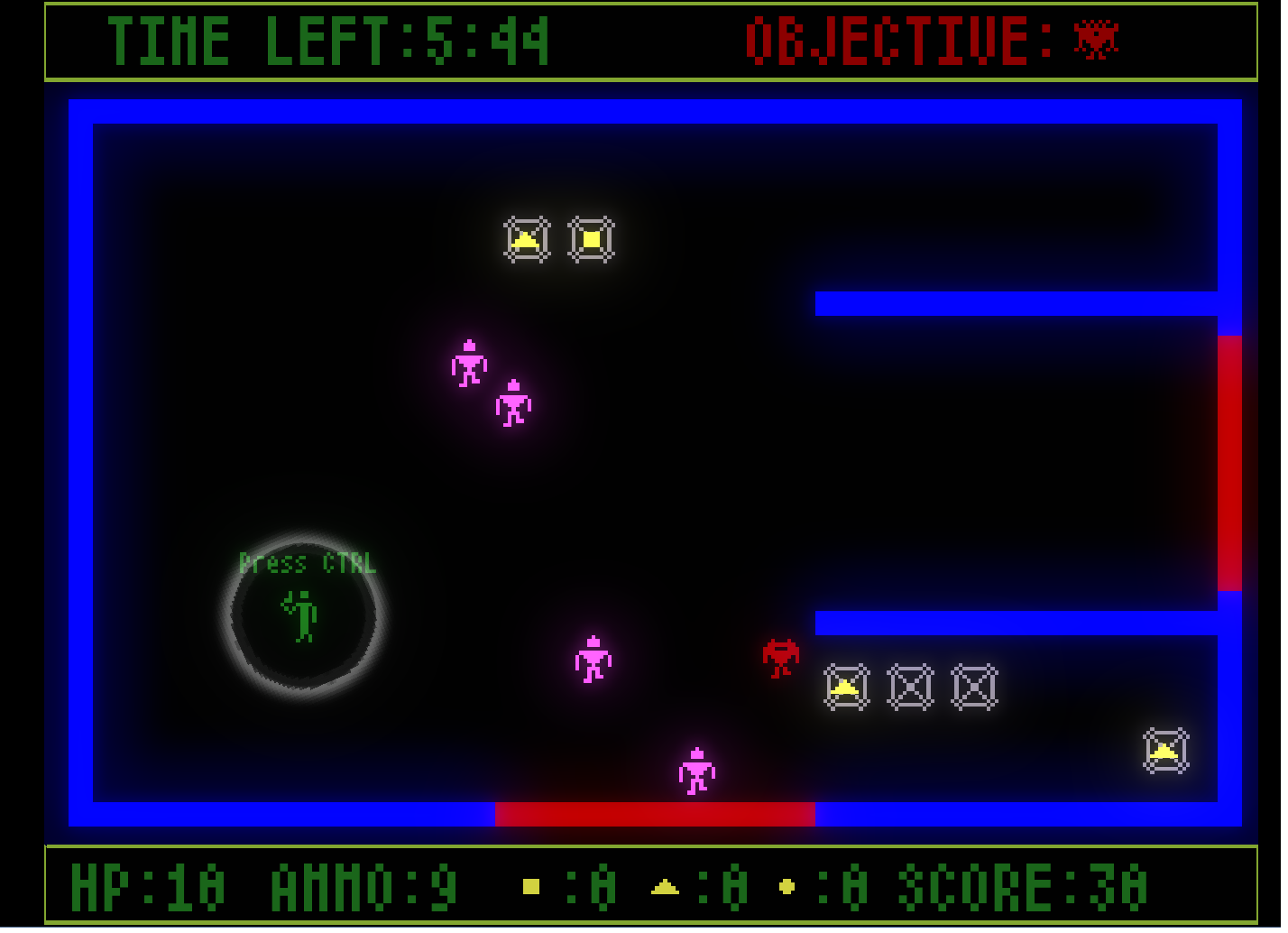The height and width of the screenshot is (933, 1288).
Task: Click the upper pink robot enemy
Action: point(469,365)
